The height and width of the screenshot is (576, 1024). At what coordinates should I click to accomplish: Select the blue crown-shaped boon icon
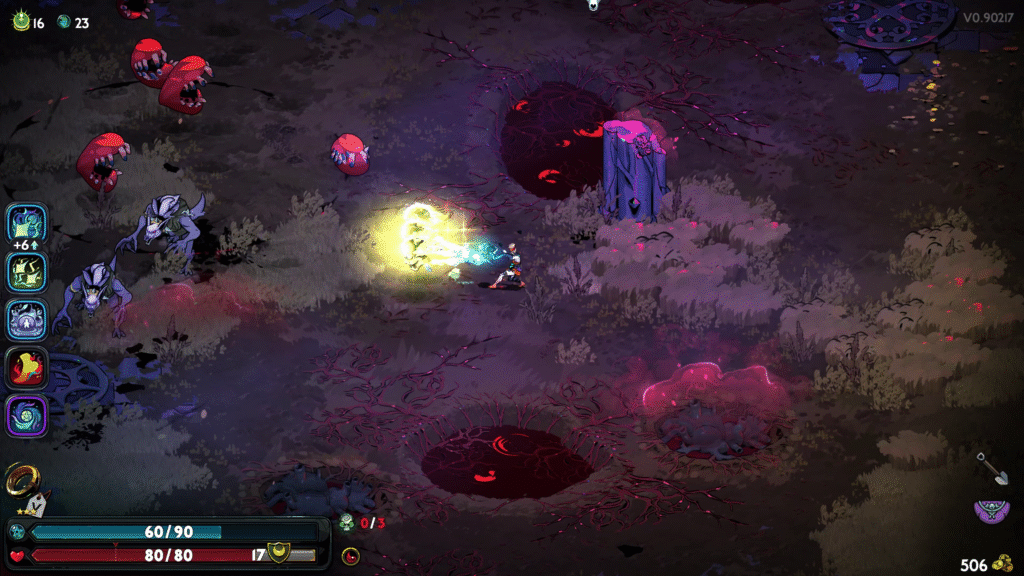(28, 320)
